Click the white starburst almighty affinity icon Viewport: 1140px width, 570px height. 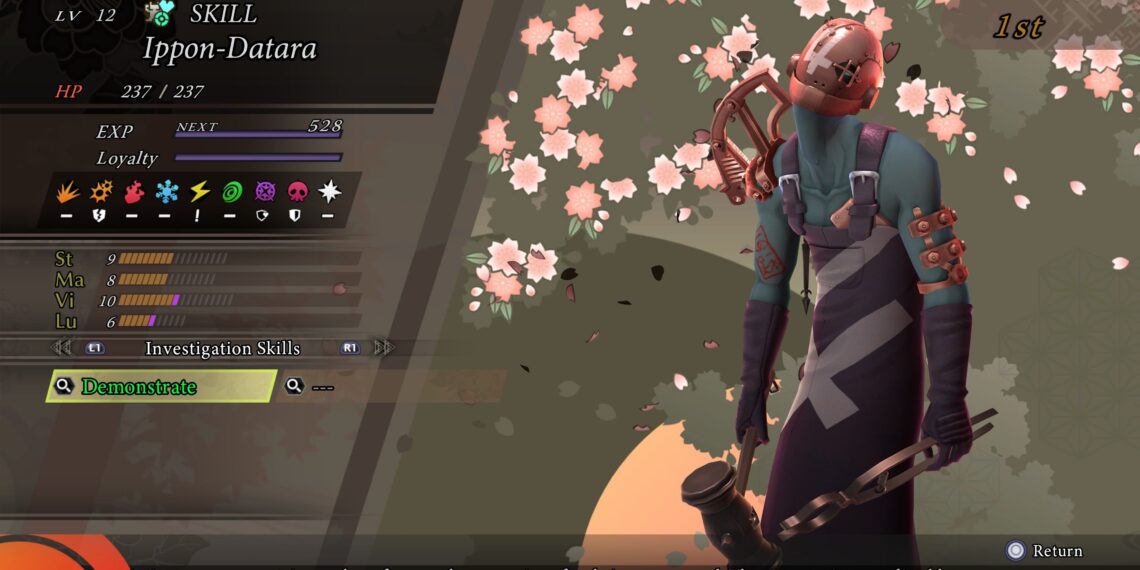(329, 192)
